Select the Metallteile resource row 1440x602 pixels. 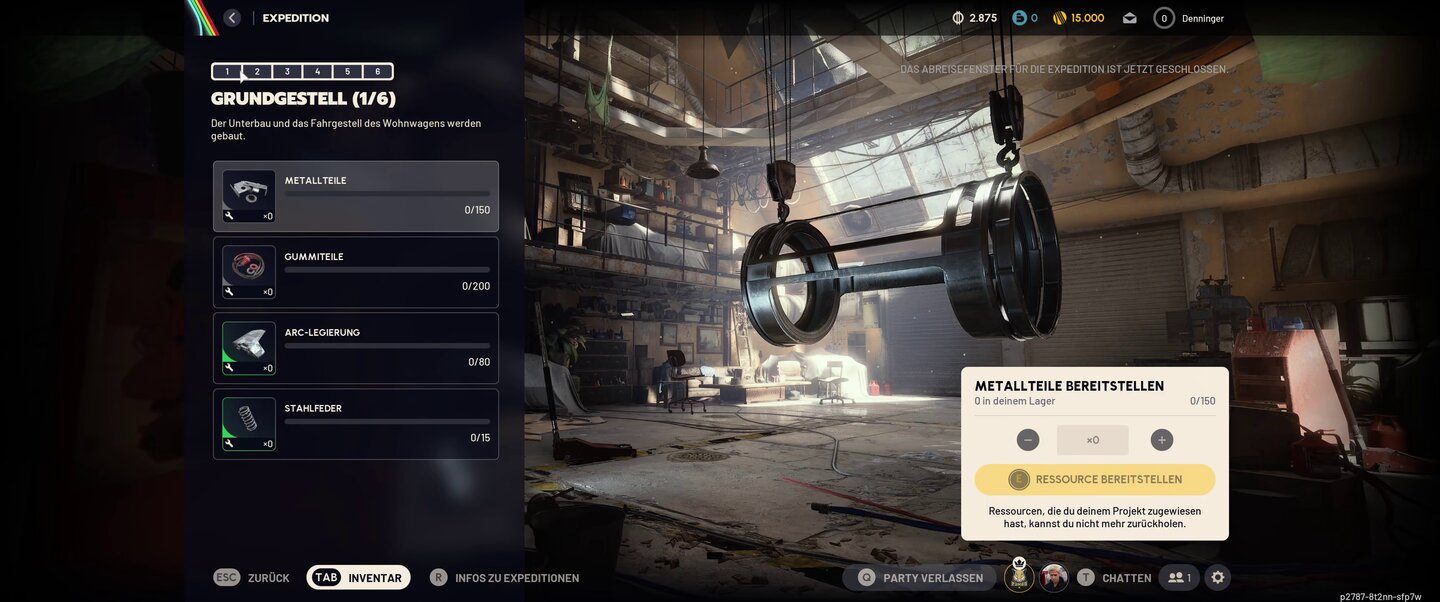coord(356,196)
